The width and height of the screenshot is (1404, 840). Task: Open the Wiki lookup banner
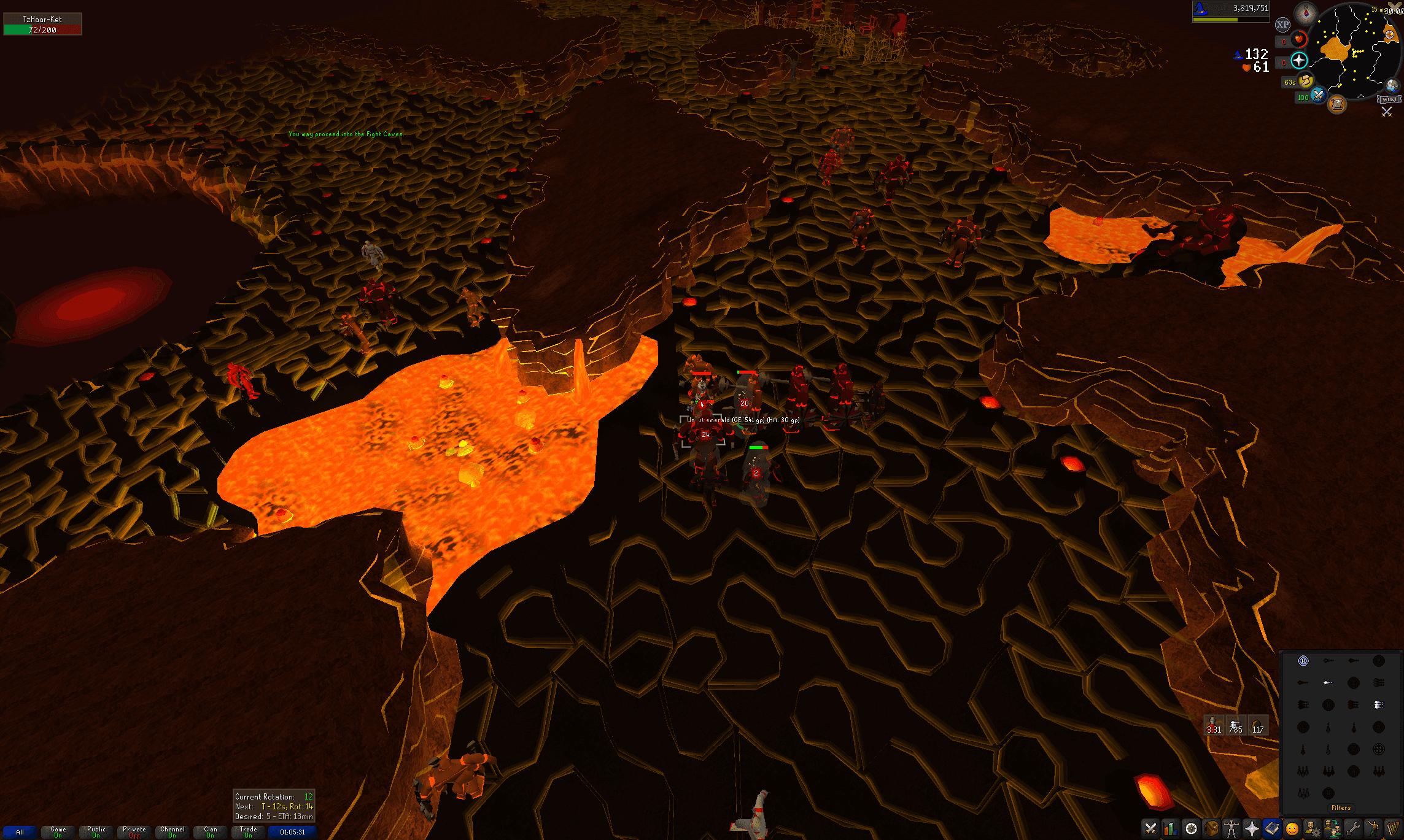1389,99
